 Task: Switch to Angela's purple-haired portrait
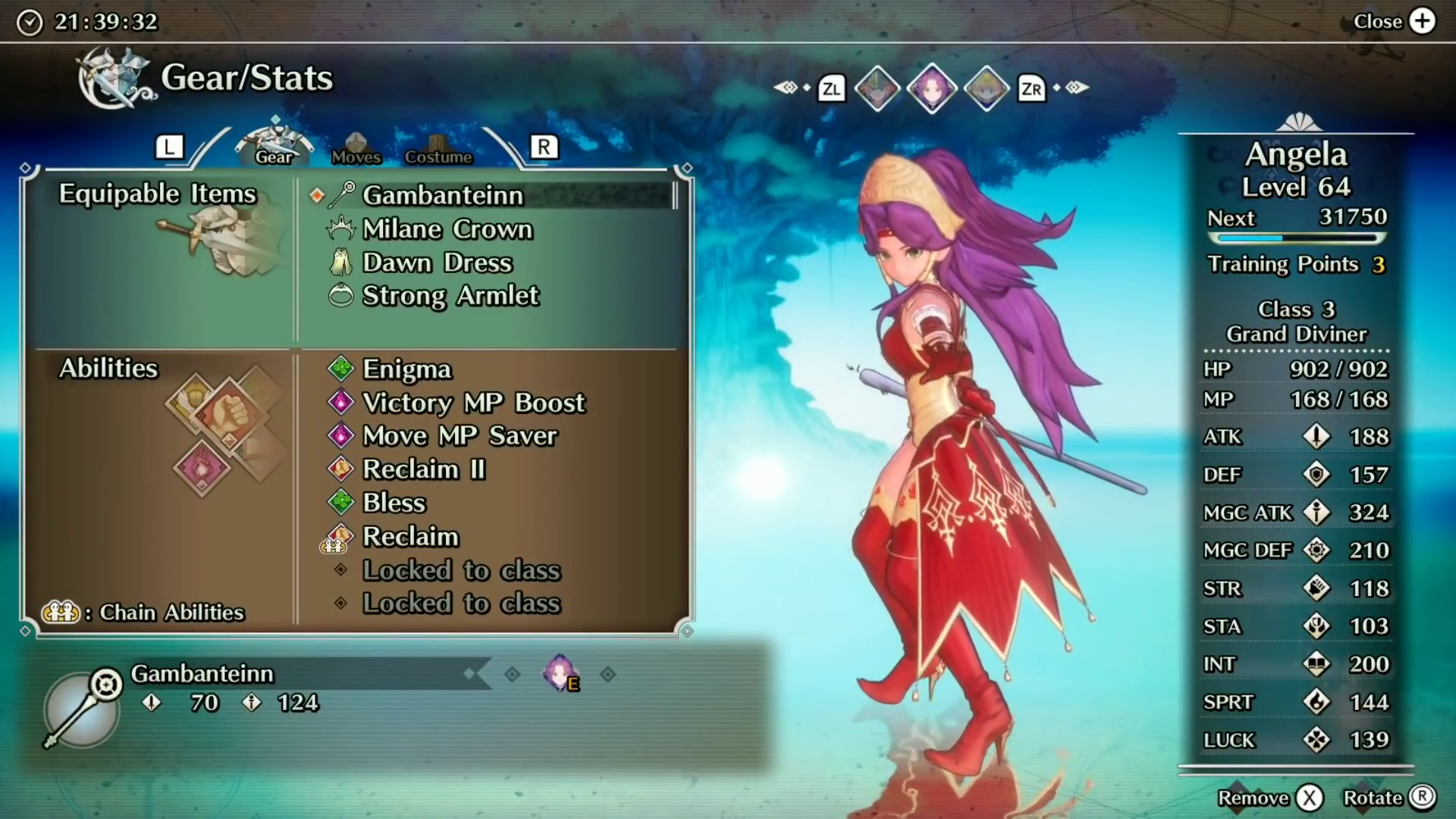[x=932, y=89]
